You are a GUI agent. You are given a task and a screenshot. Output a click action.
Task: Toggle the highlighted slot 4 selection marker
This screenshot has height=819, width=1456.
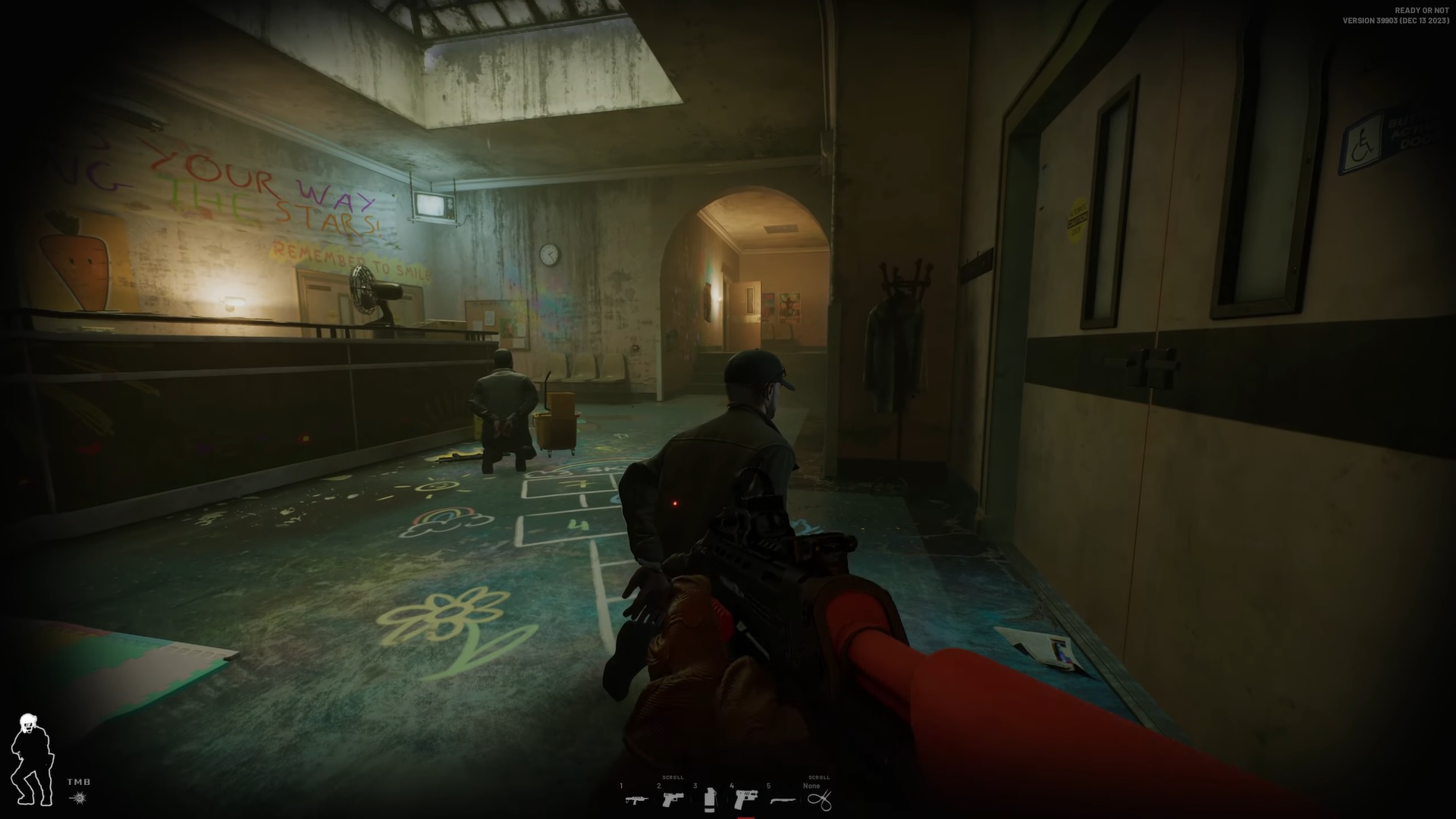click(746, 817)
